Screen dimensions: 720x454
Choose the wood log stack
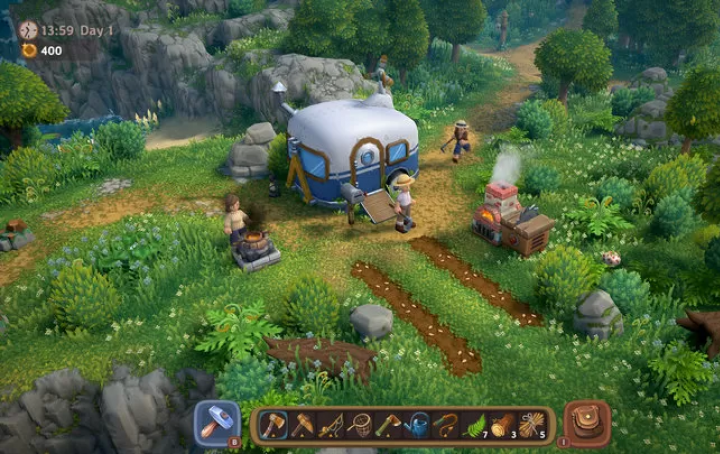505,425
